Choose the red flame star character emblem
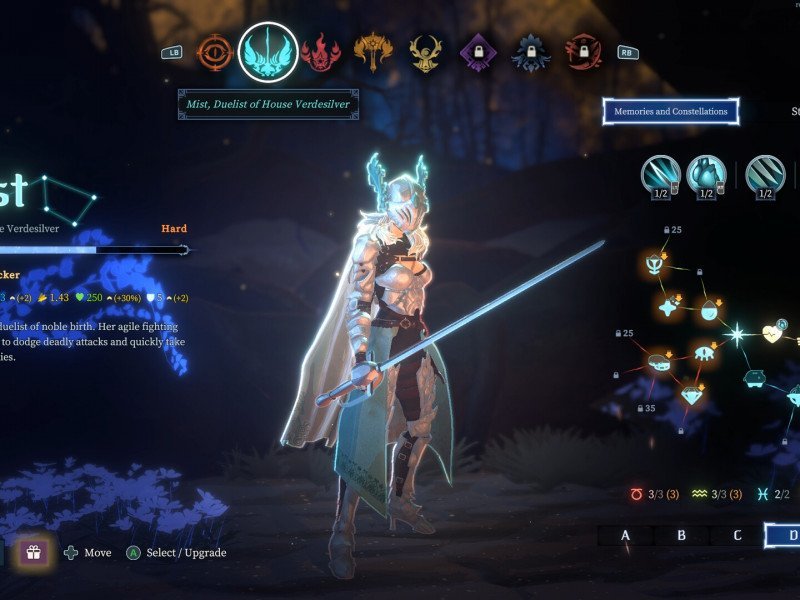 coord(321,52)
